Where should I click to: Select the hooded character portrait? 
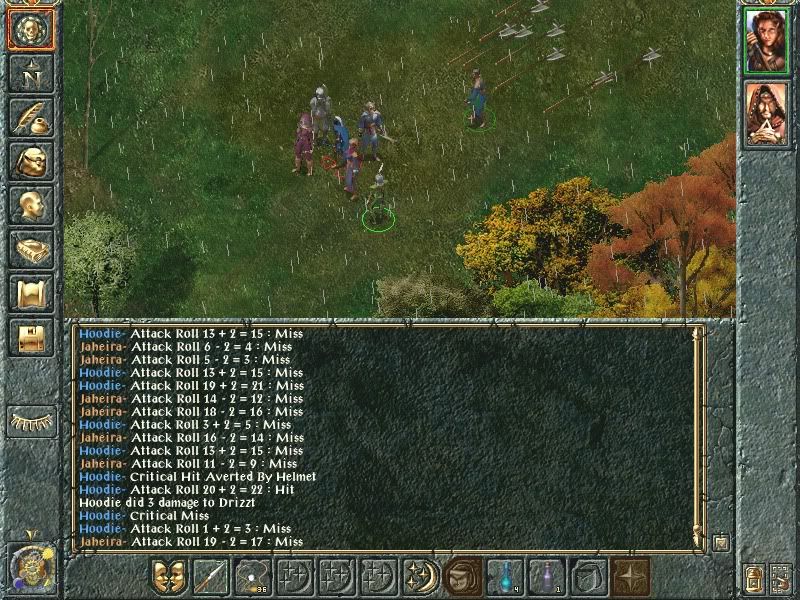tap(767, 113)
